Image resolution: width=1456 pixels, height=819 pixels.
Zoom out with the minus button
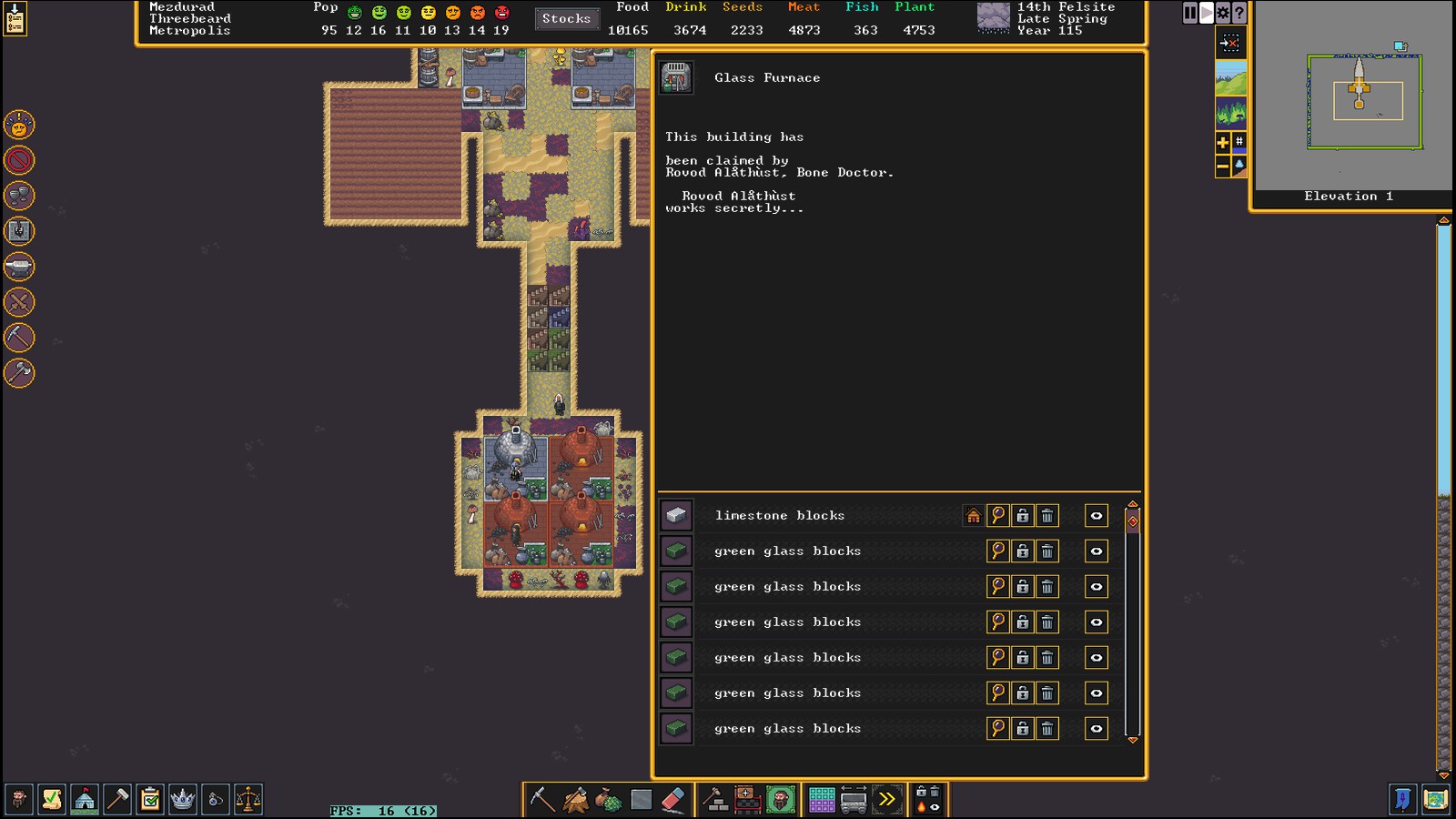pyautogui.click(x=1222, y=167)
